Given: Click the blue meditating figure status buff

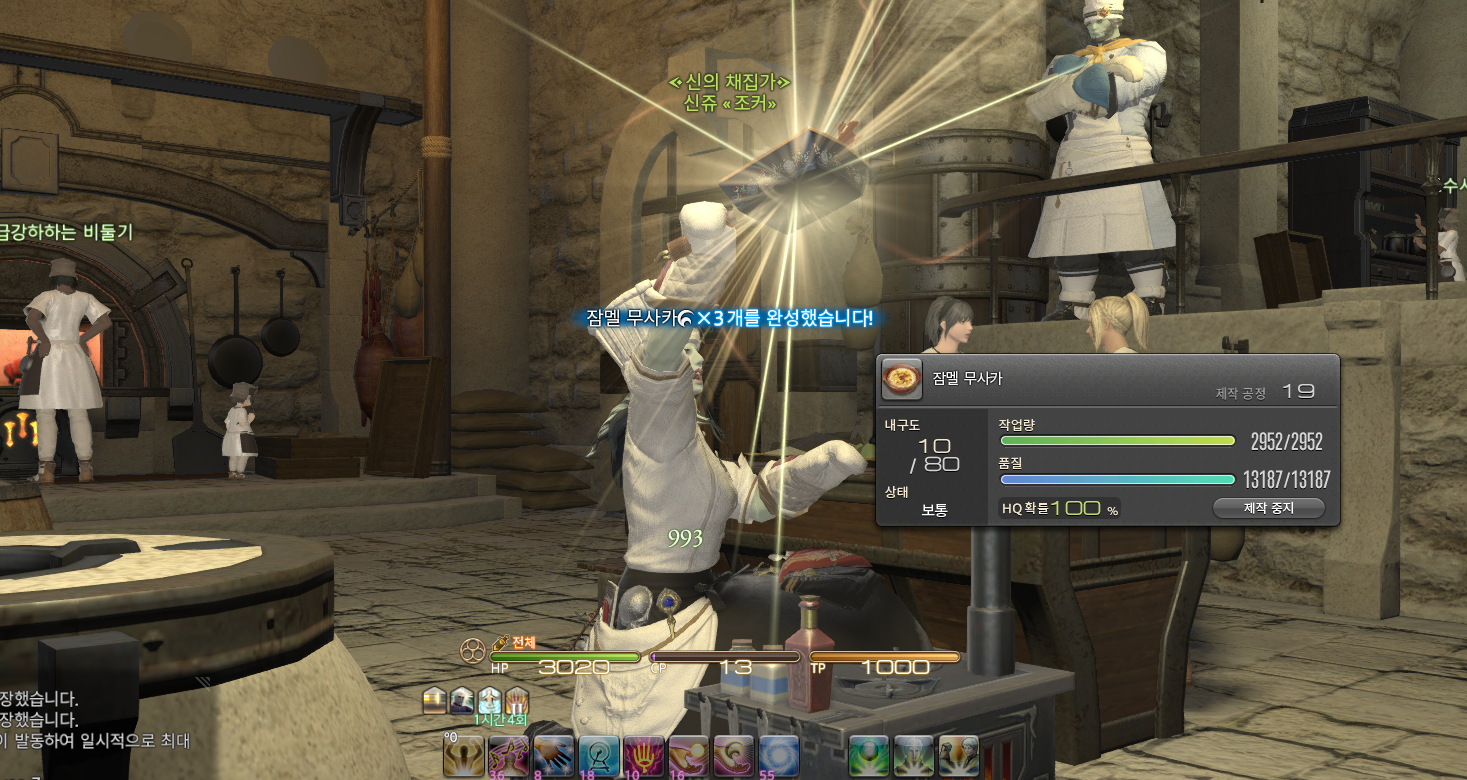Looking at the screenshot, I should pos(489,700).
